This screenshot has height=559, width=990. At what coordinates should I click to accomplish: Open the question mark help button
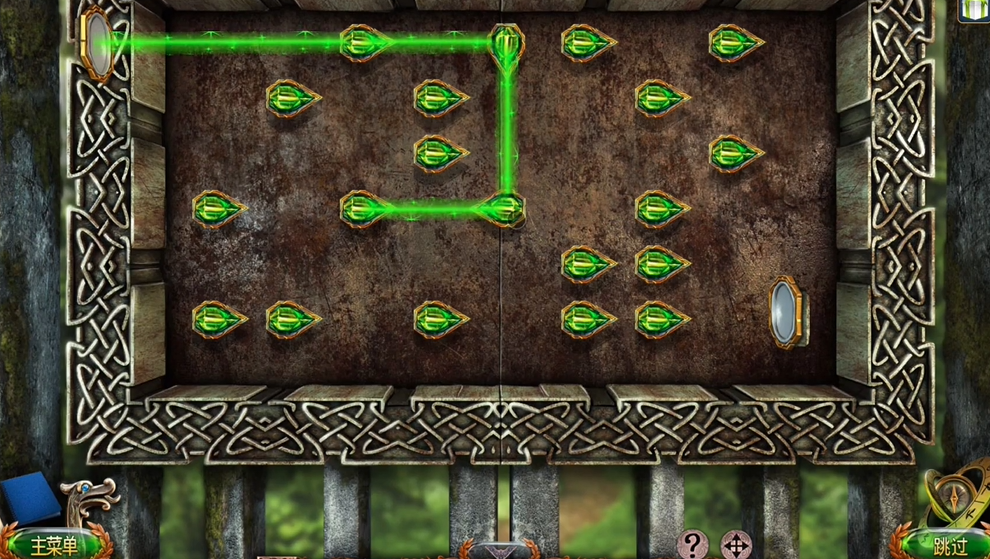[691, 545]
